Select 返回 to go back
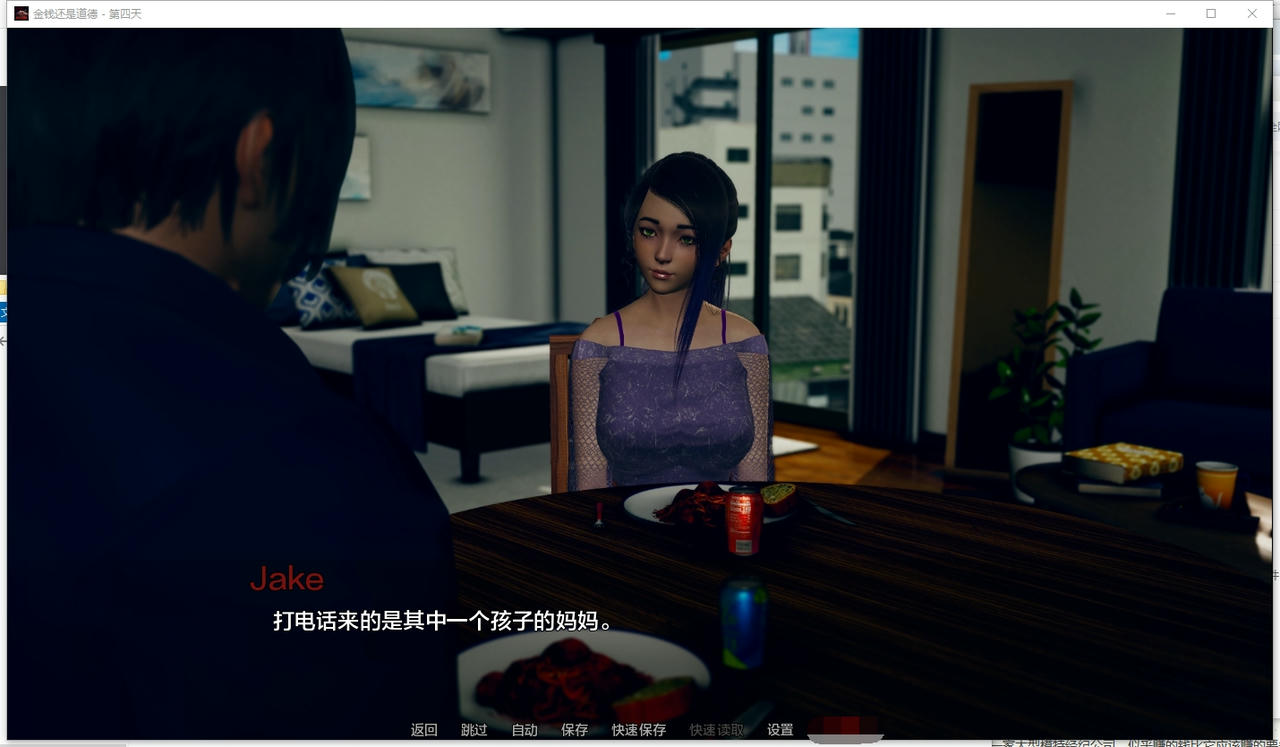Image resolution: width=1280 pixels, height=747 pixels. (424, 730)
